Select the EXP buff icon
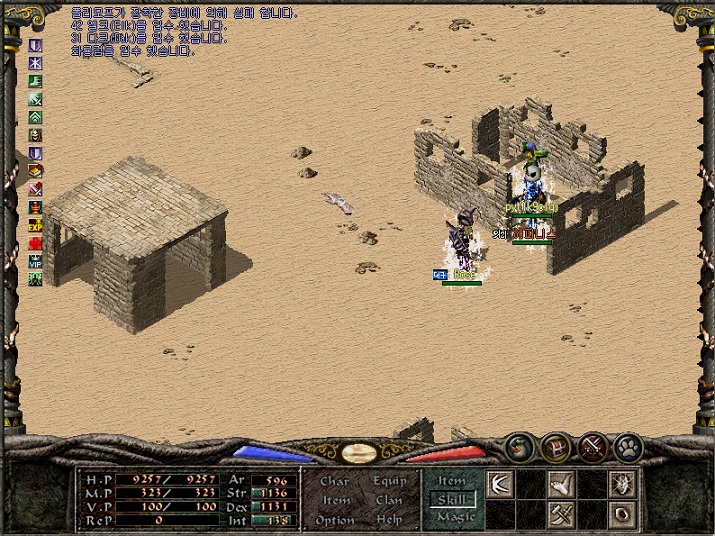The width and height of the screenshot is (715, 536). (x=36, y=226)
